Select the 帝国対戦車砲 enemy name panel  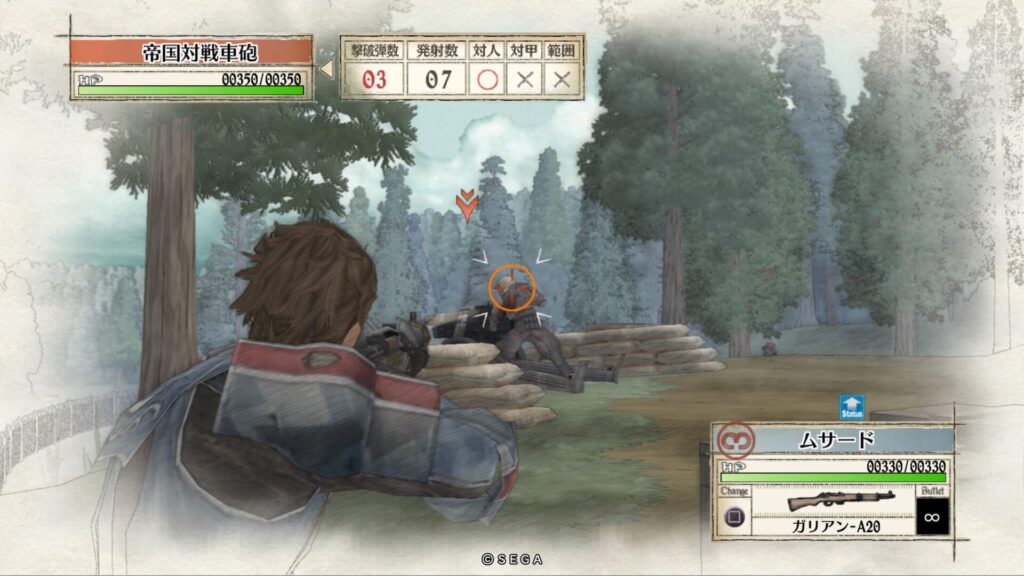pyautogui.click(x=192, y=52)
